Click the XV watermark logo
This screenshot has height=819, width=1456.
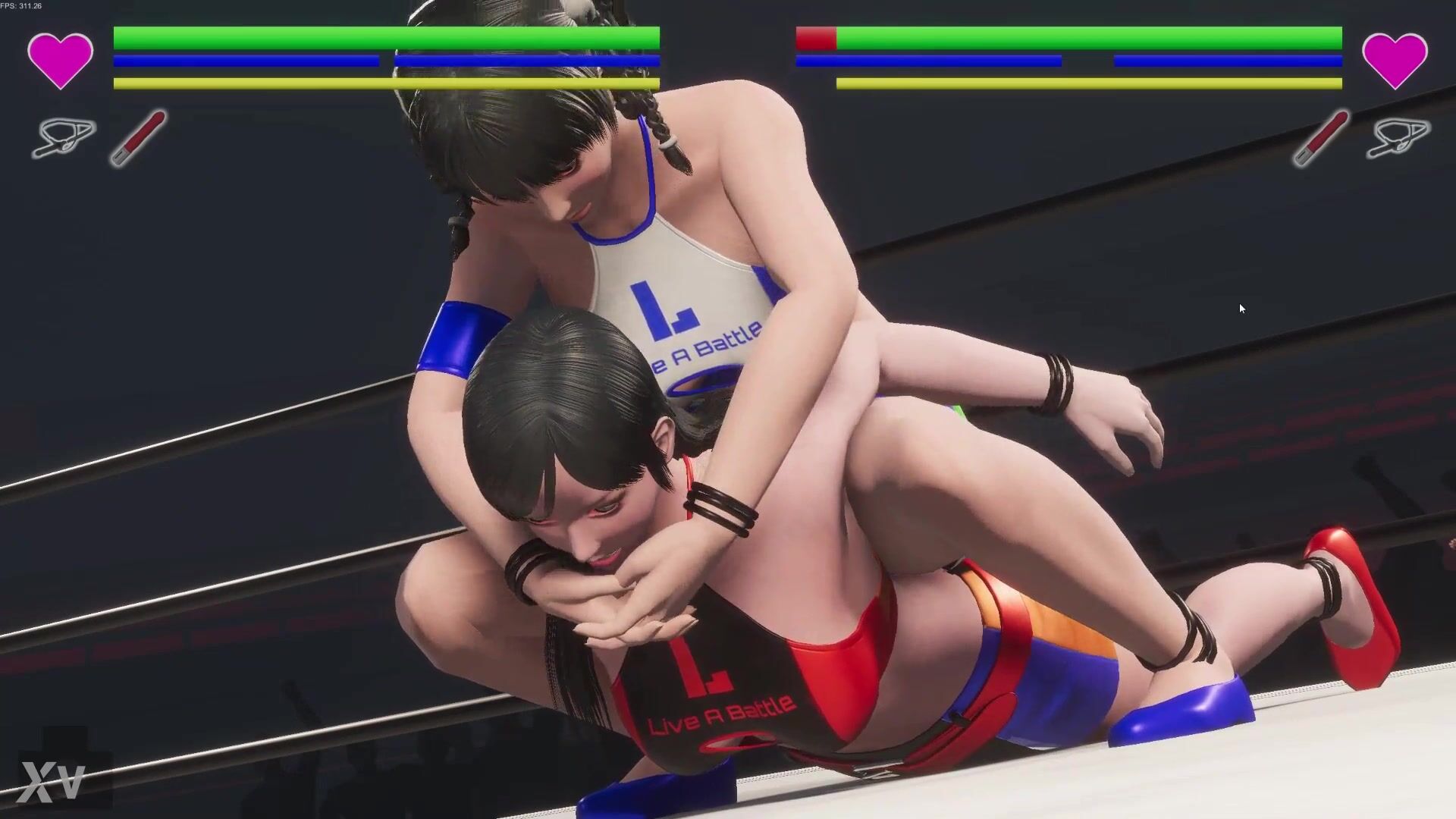pos(52,782)
